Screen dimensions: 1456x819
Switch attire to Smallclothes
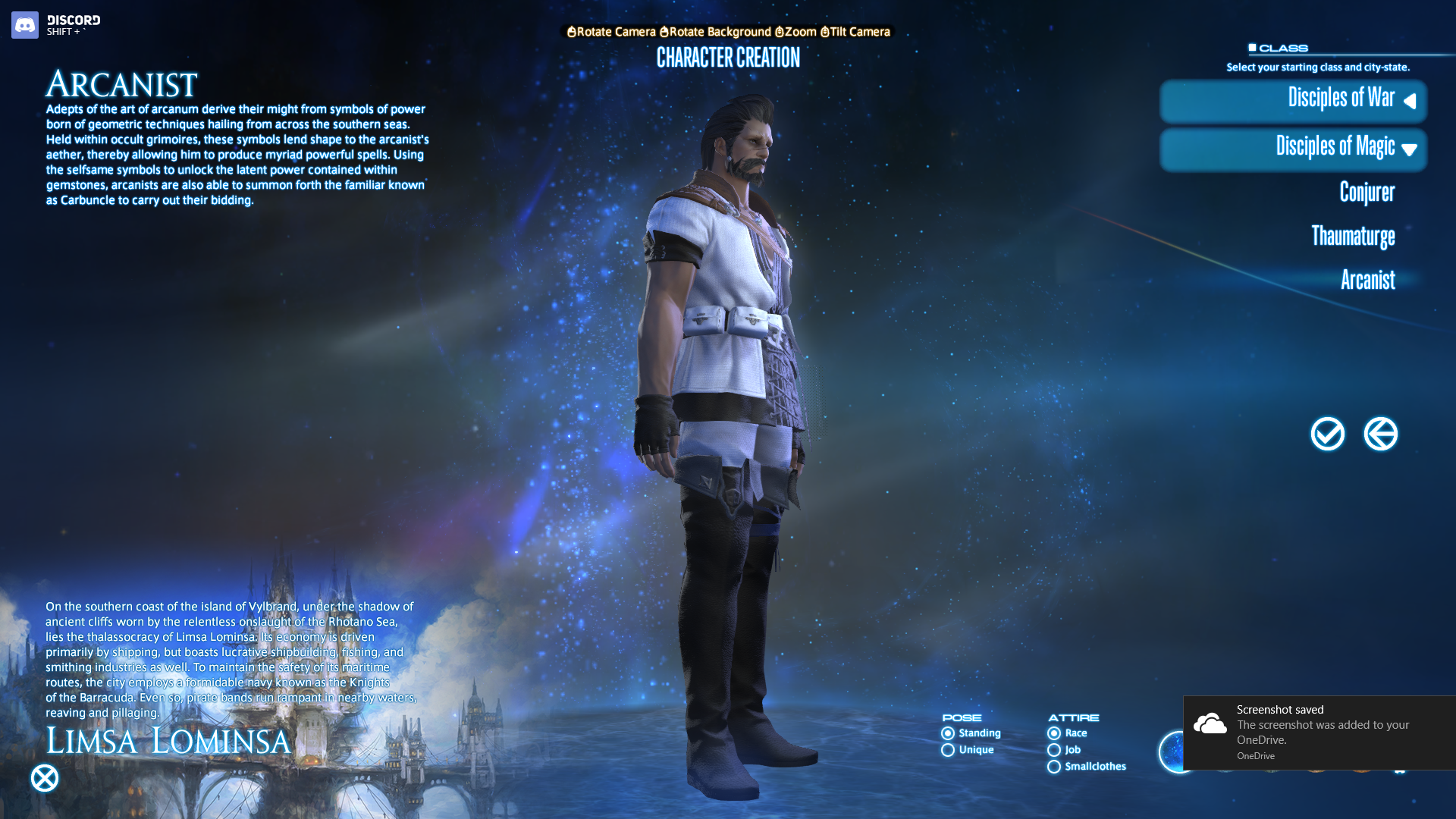[x=1054, y=767]
